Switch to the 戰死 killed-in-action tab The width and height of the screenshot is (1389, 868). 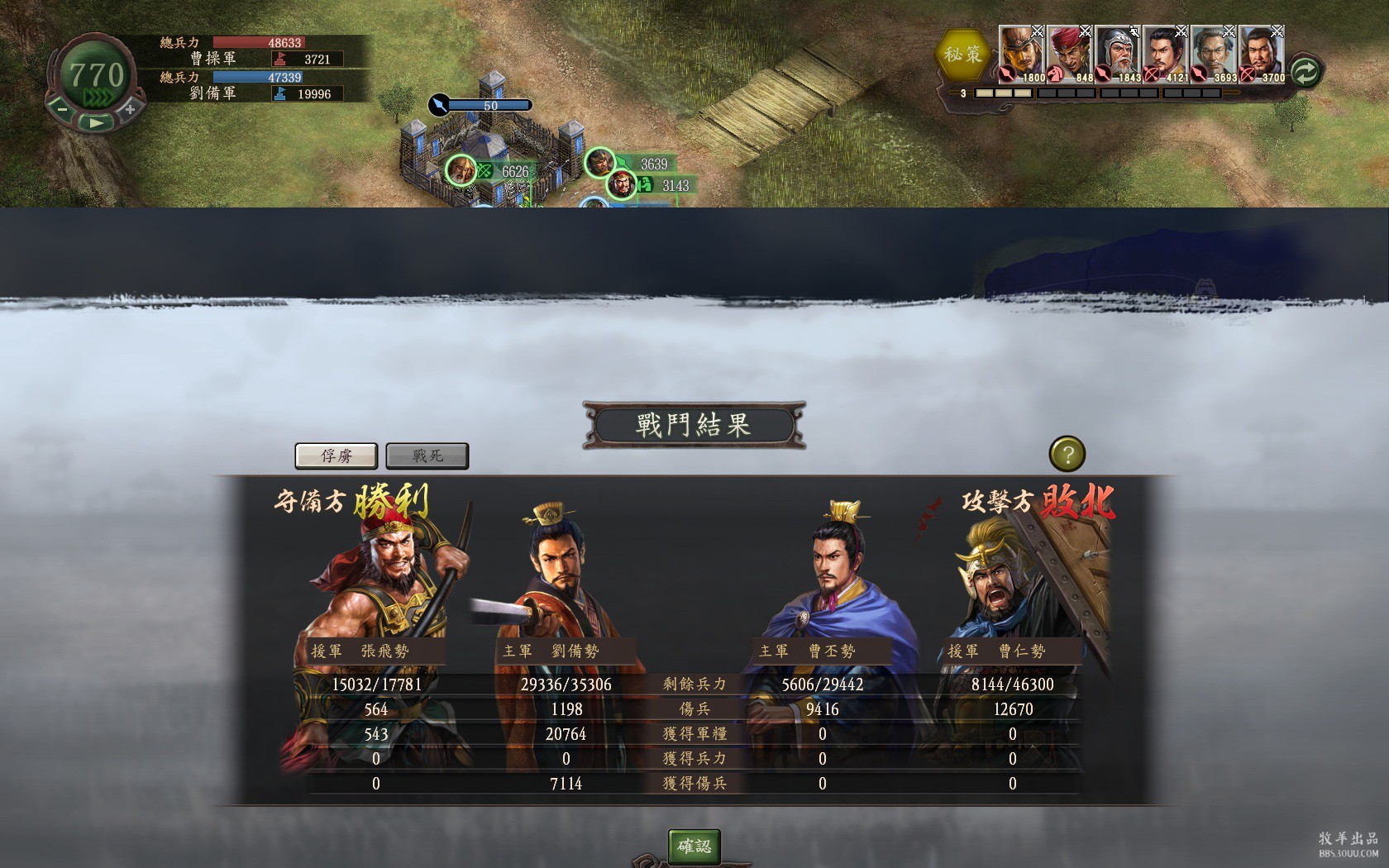click(x=427, y=455)
